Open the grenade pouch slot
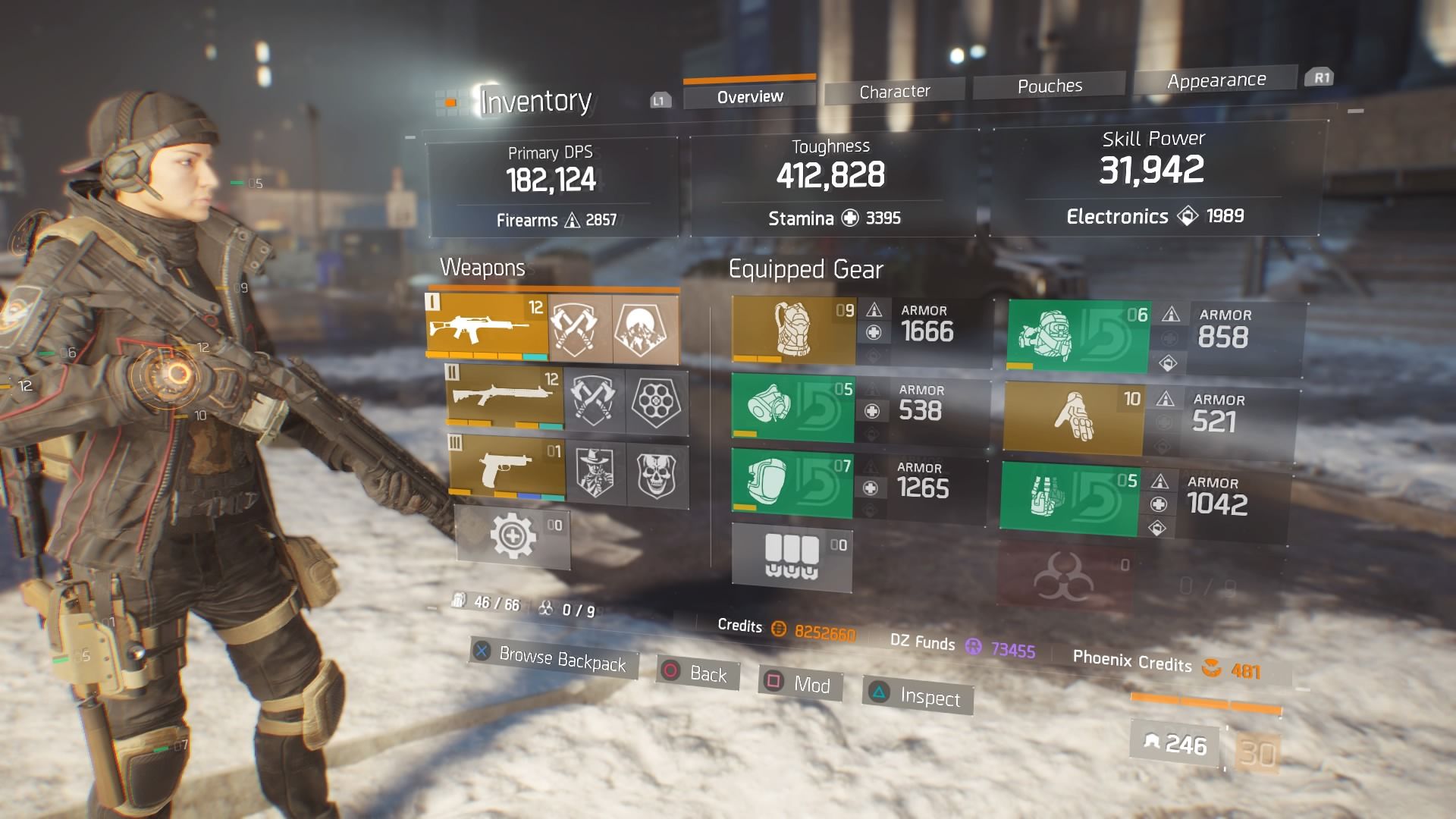Screen dimensions: 1456x819 pyautogui.click(x=792, y=558)
